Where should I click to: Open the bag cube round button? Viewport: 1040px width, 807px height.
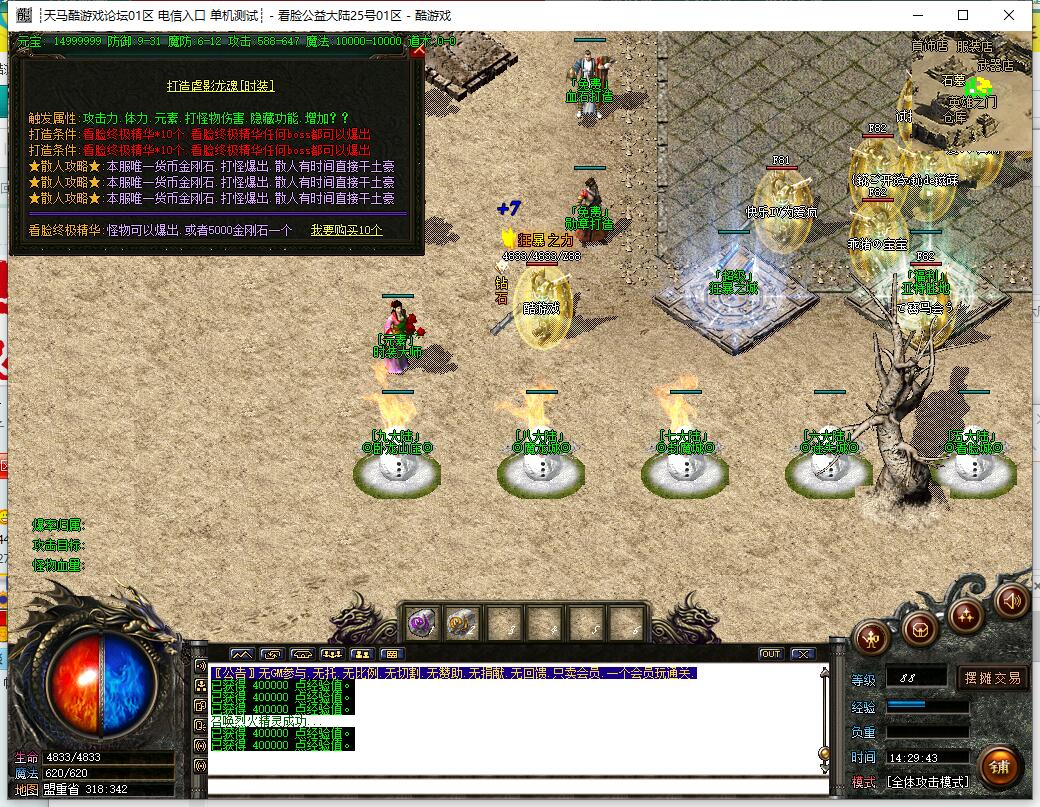point(918,628)
